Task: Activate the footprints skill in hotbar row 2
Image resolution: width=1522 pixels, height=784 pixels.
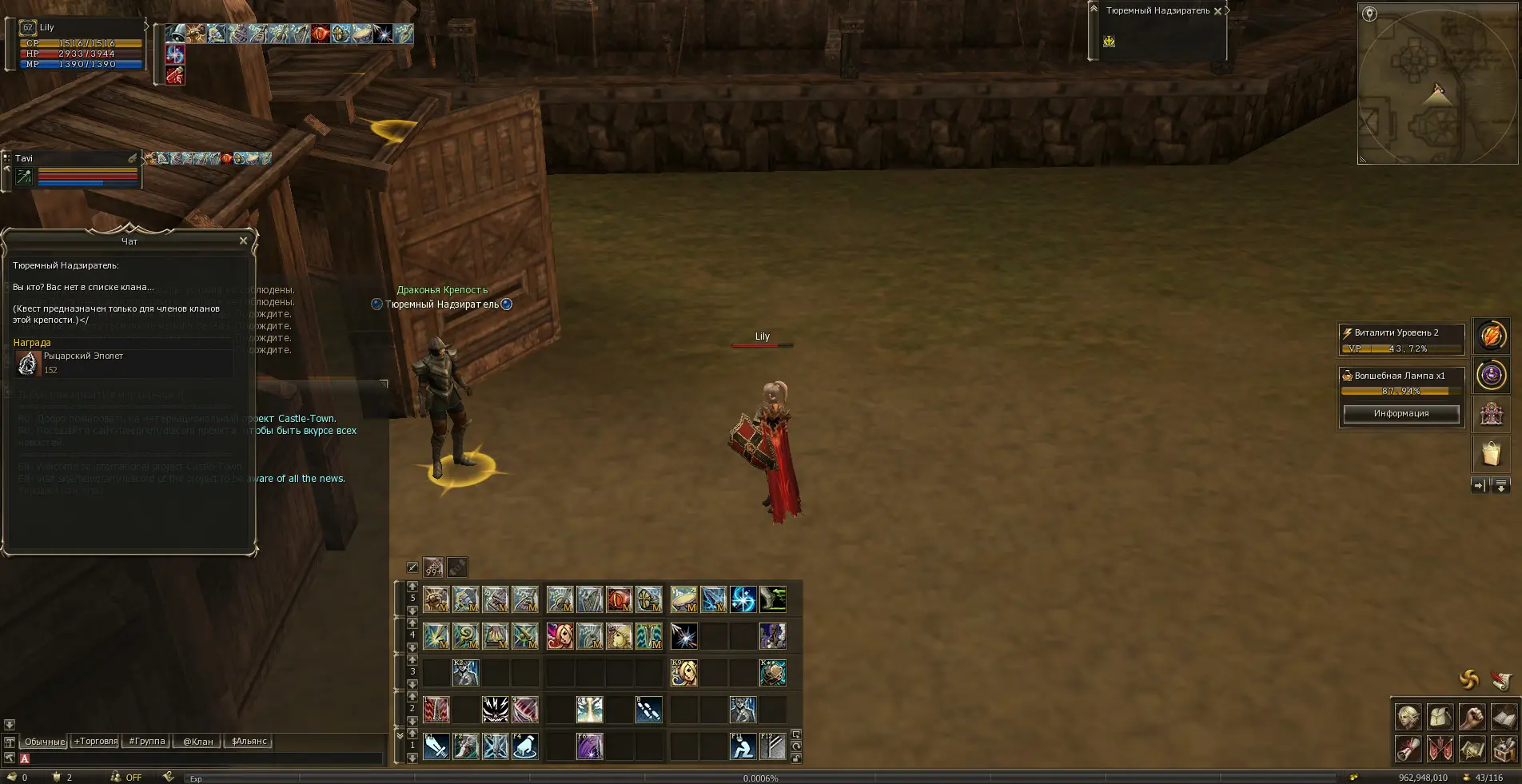Action: click(x=648, y=710)
